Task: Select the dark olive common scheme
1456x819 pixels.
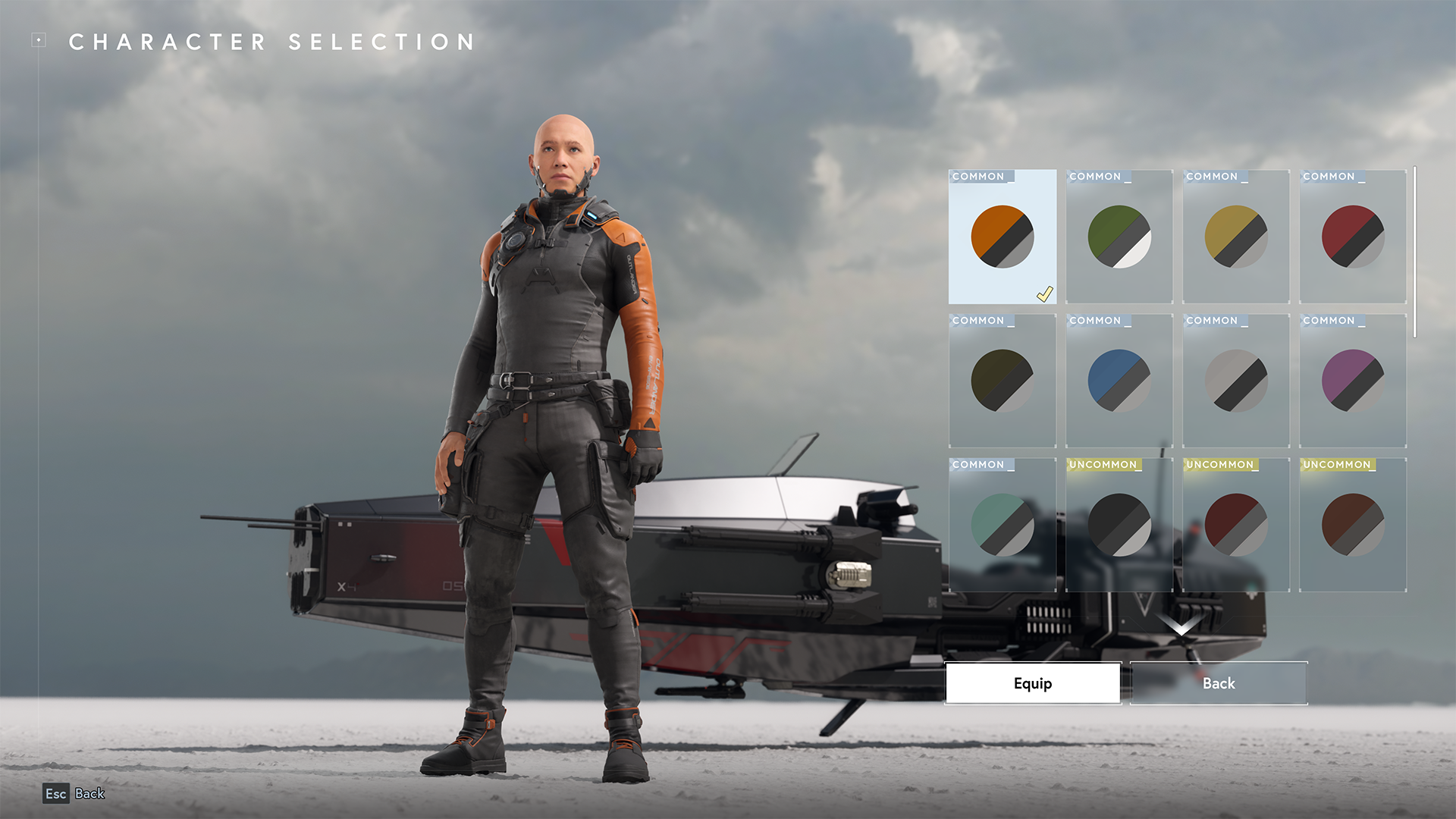Action: point(1001,381)
